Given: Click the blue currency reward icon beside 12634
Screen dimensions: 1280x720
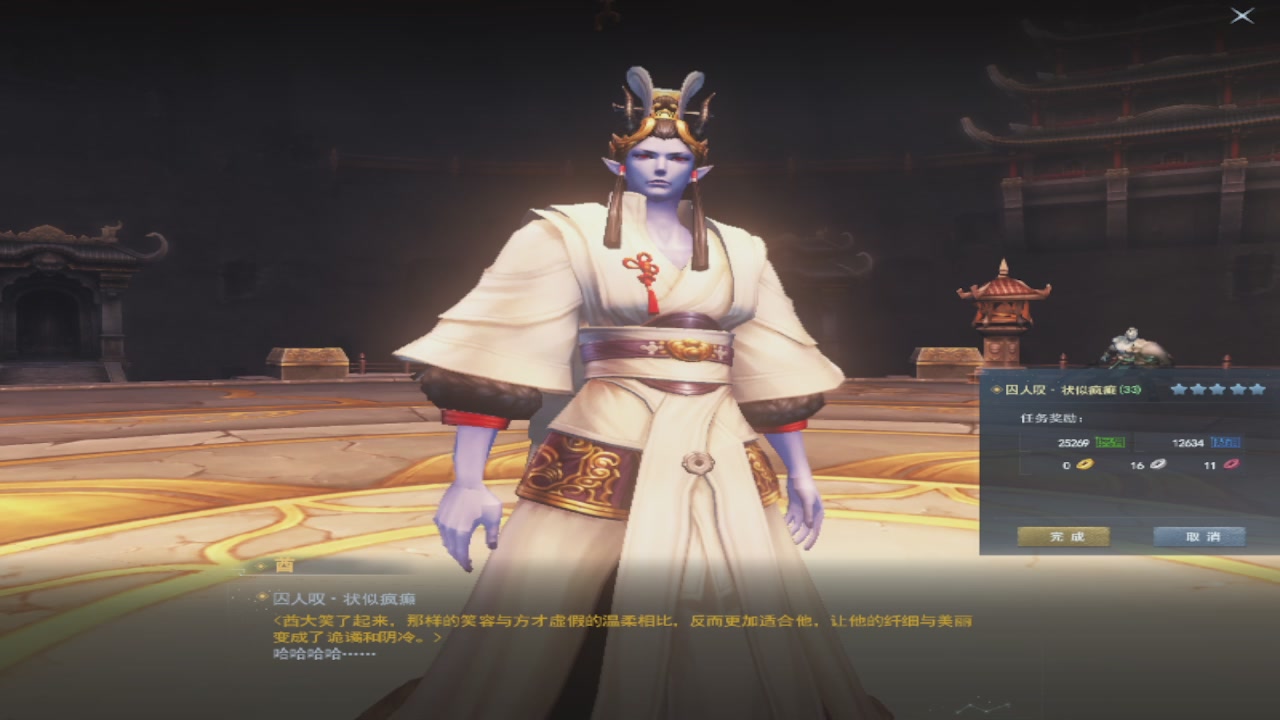Looking at the screenshot, I should [x=1226, y=443].
